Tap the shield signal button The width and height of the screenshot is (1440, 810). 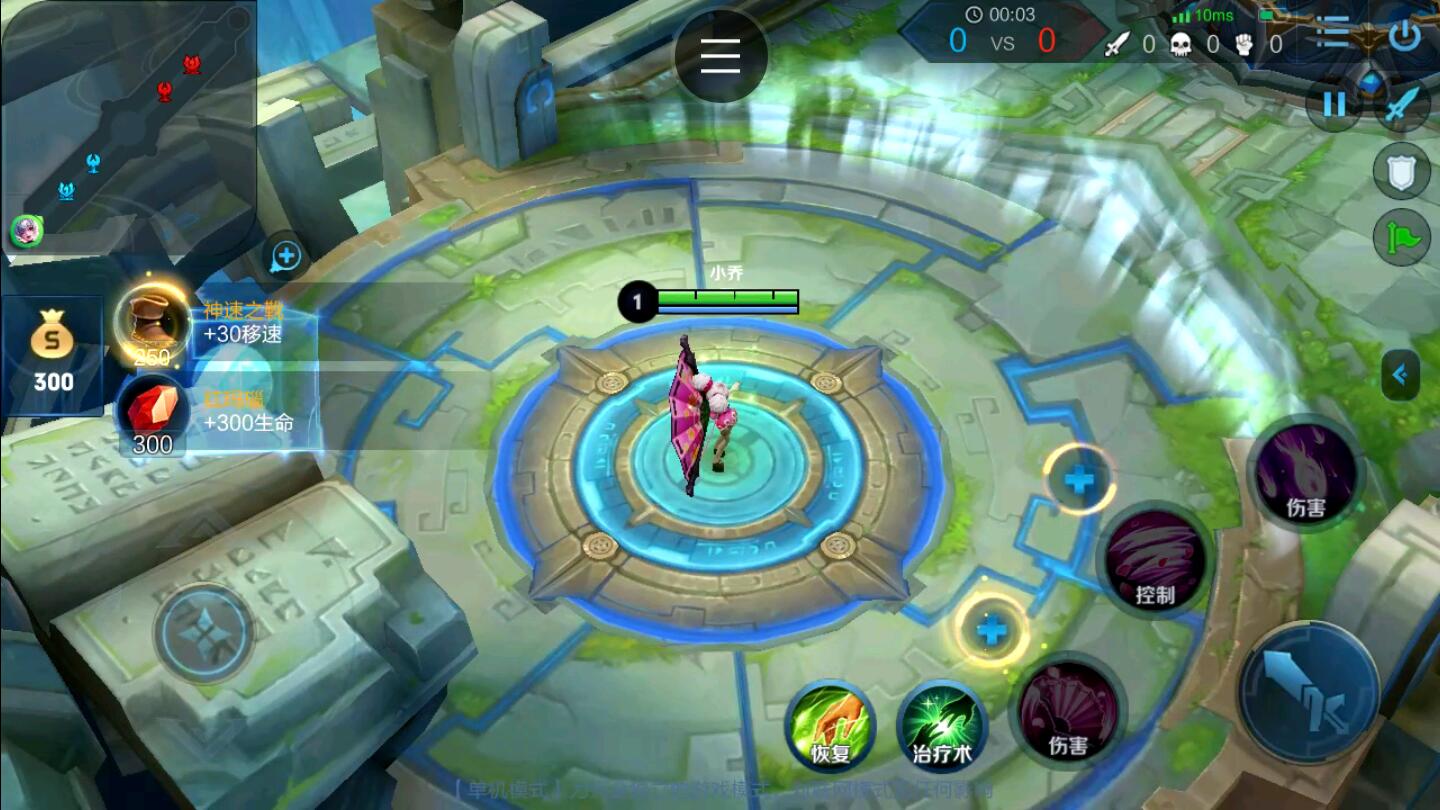pyautogui.click(x=1401, y=171)
